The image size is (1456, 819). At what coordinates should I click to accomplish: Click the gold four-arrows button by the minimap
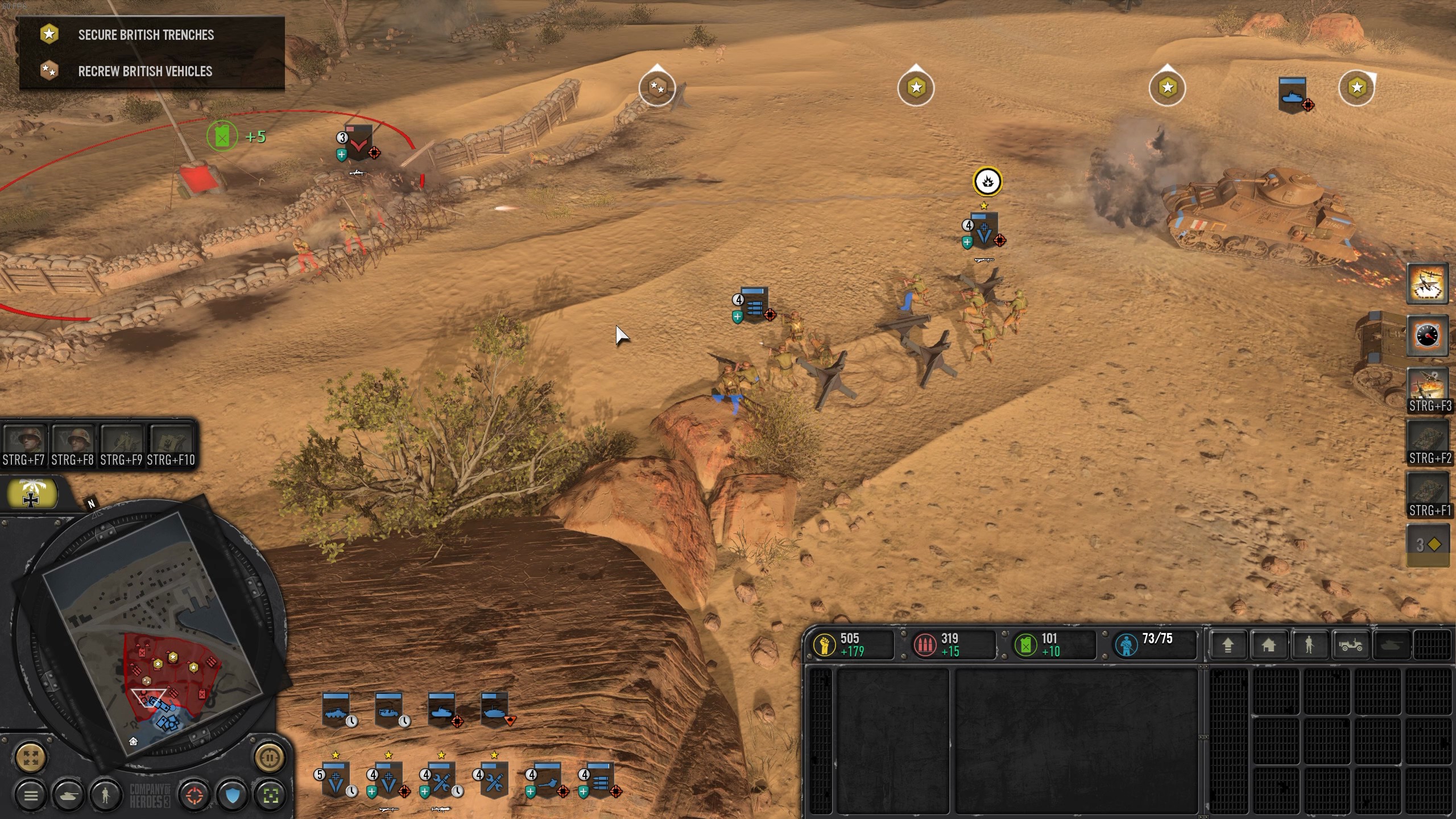click(31, 758)
